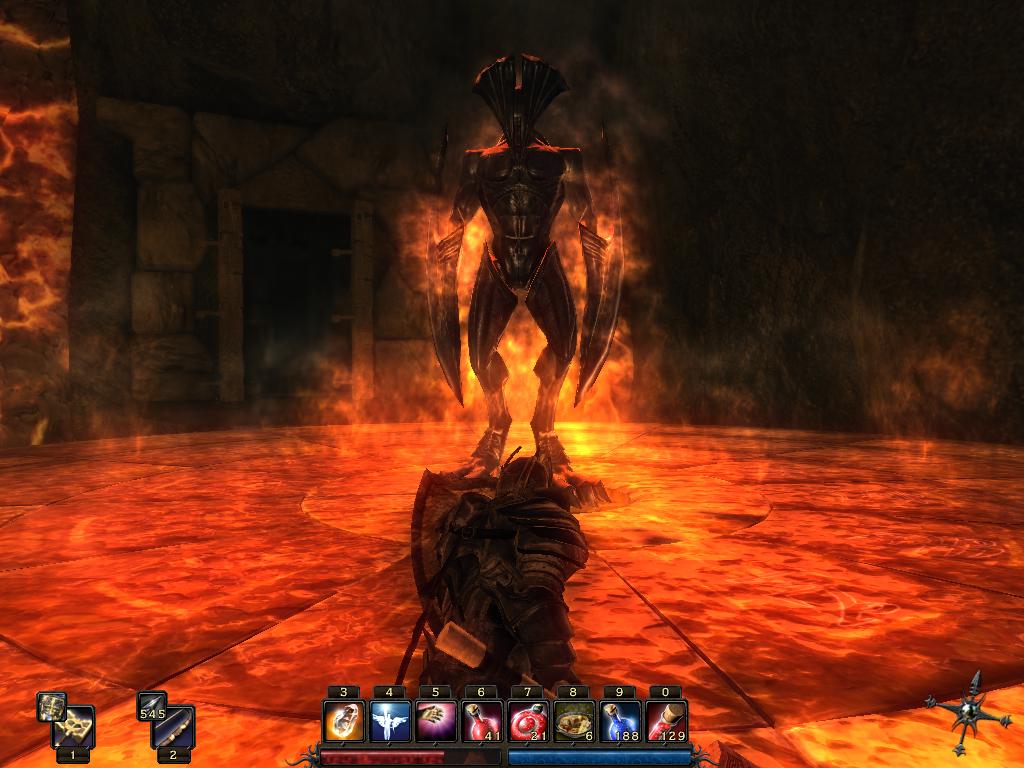Drink the blue mana potion with 188 left
This screenshot has height=768, width=1024.
(619, 720)
